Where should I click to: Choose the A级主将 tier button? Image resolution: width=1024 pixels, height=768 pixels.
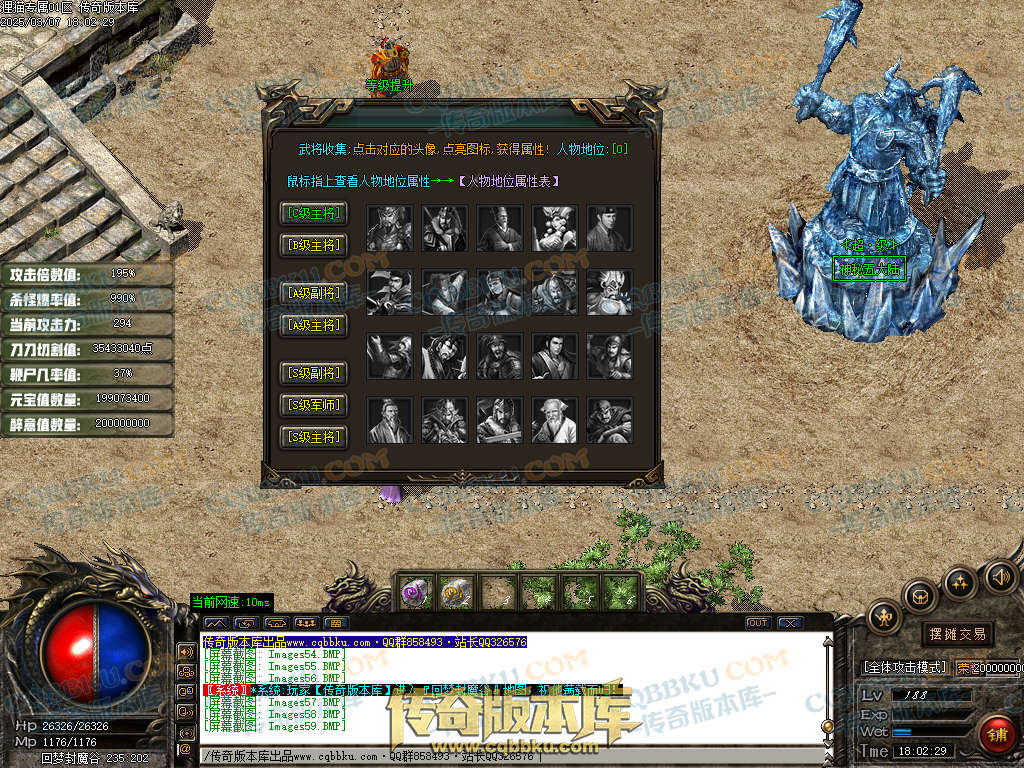pos(314,325)
